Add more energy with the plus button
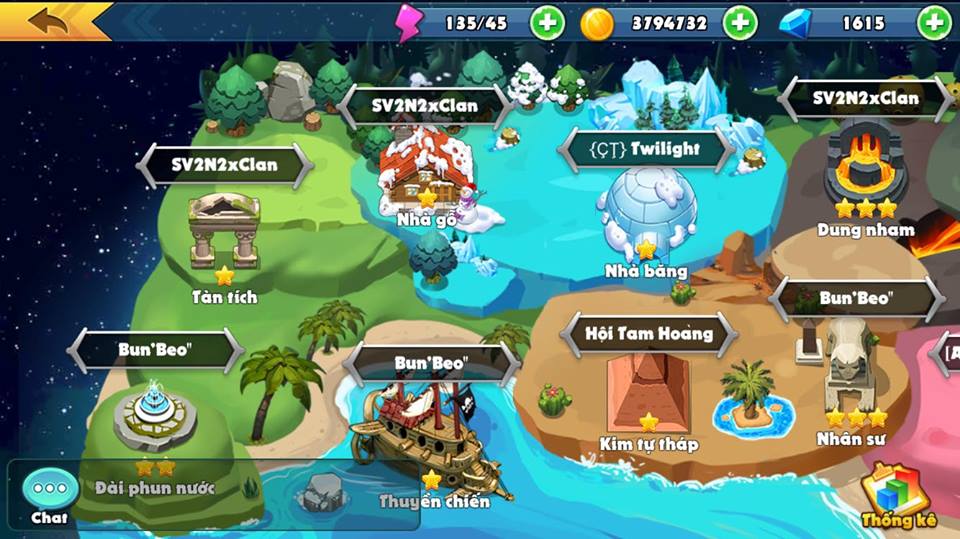960x539 pixels. pyautogui.click(x=547, y=23)
